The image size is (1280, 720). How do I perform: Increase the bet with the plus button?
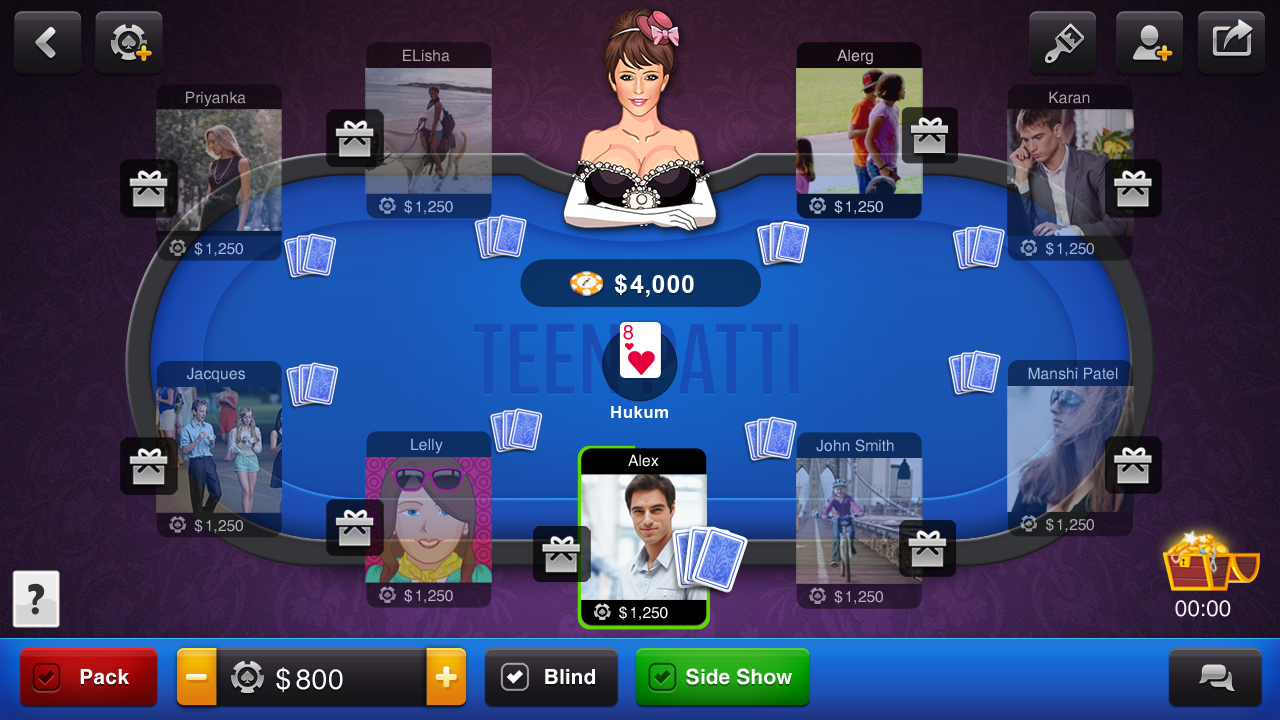click(x=446, y=677)
